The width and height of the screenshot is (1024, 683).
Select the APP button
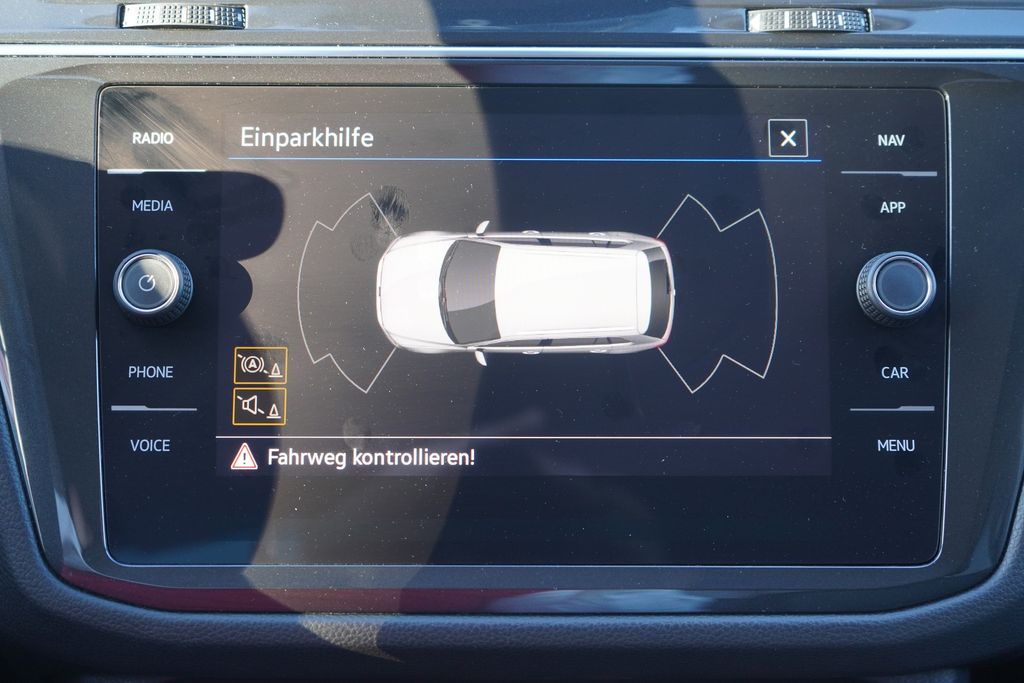892,207
